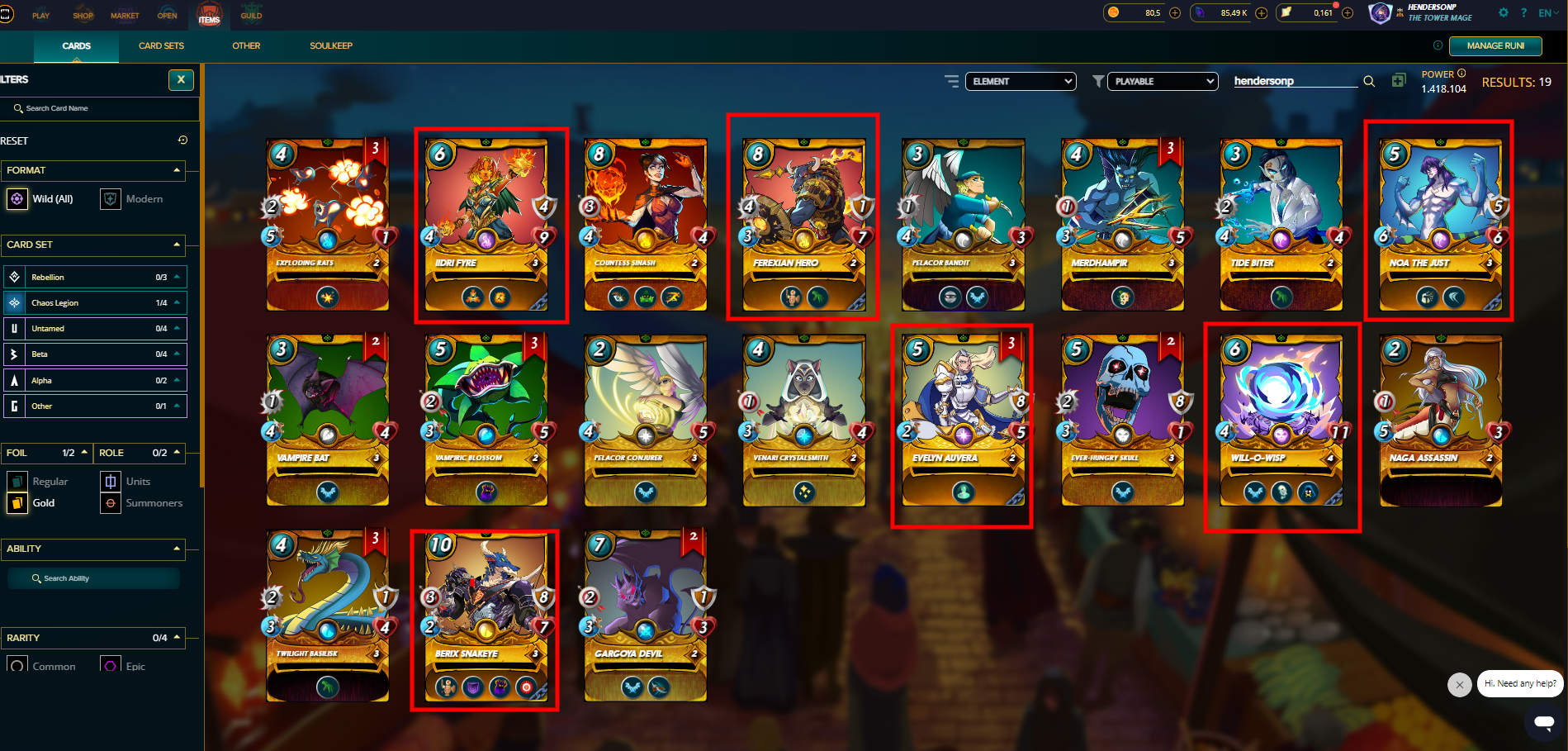The image size is (1568, 751).
Task: Select the Iidri Fyre card
Action: 486,225
